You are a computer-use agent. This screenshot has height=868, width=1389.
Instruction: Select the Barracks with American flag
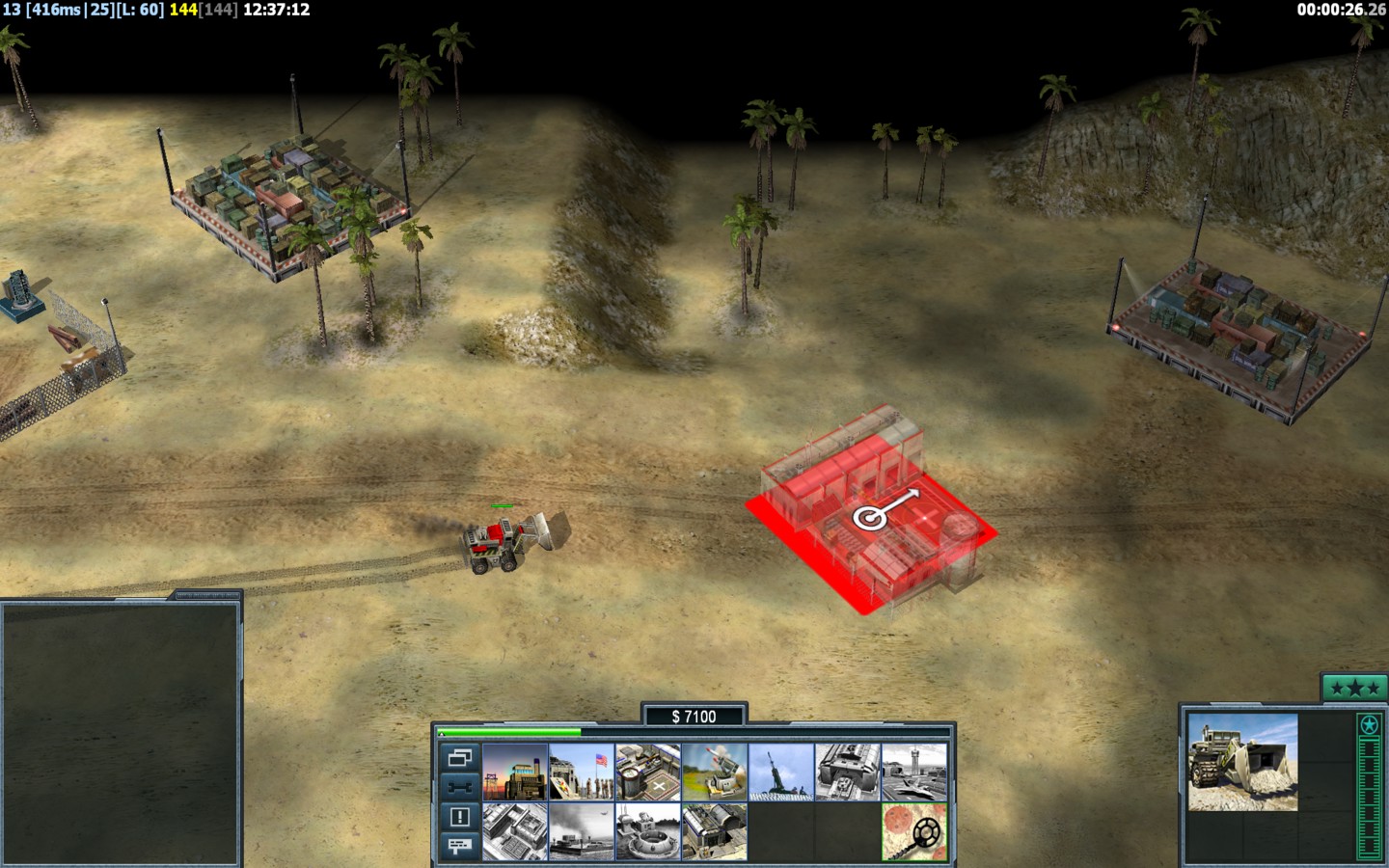[582, 772]
